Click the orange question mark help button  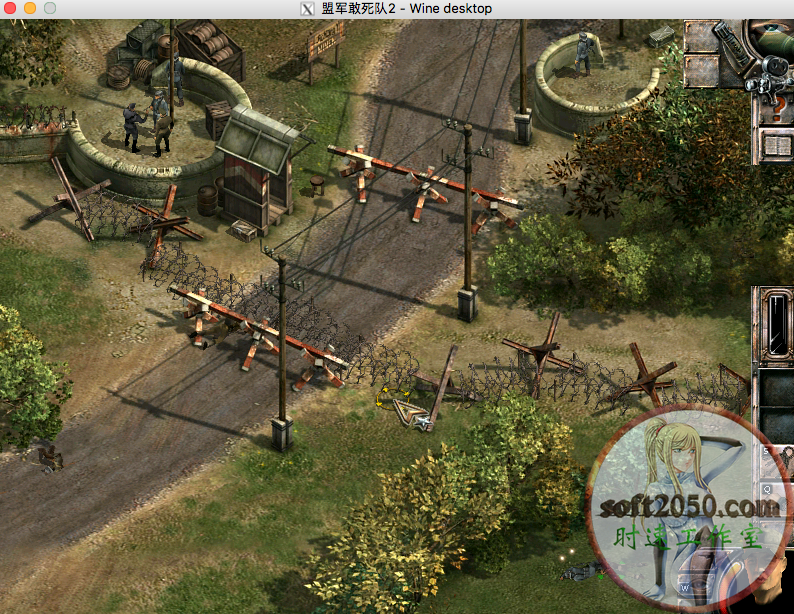point(777,106)
